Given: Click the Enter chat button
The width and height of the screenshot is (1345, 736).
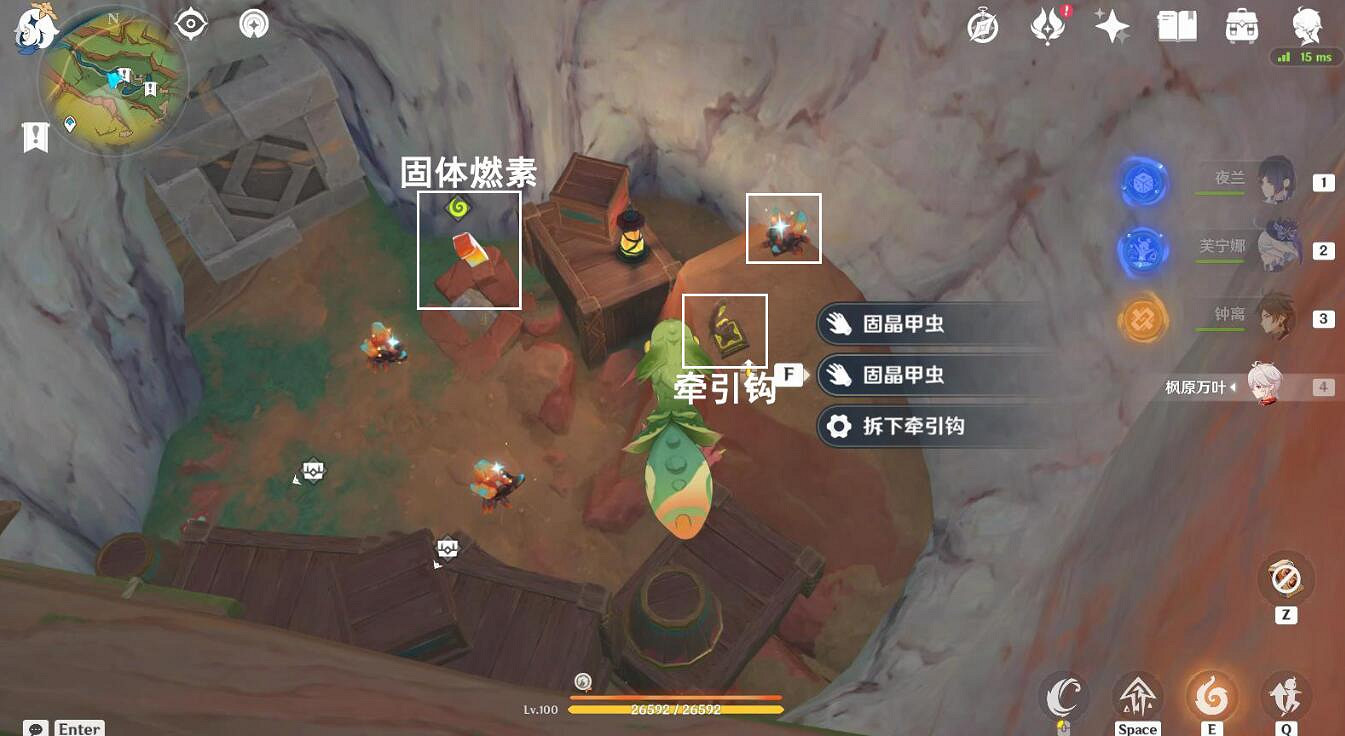Looking at the screenshot, I should point(78,728).
